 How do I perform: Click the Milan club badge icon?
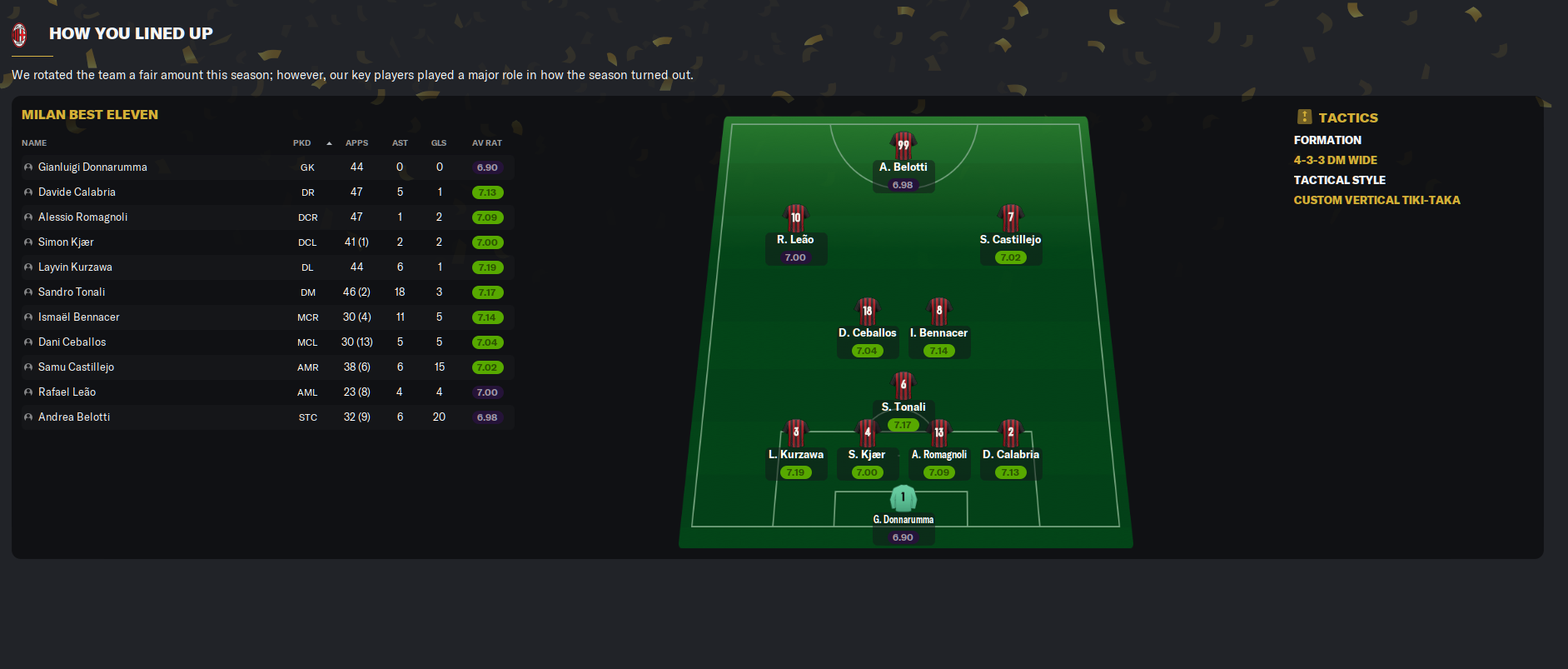point(19,34)
